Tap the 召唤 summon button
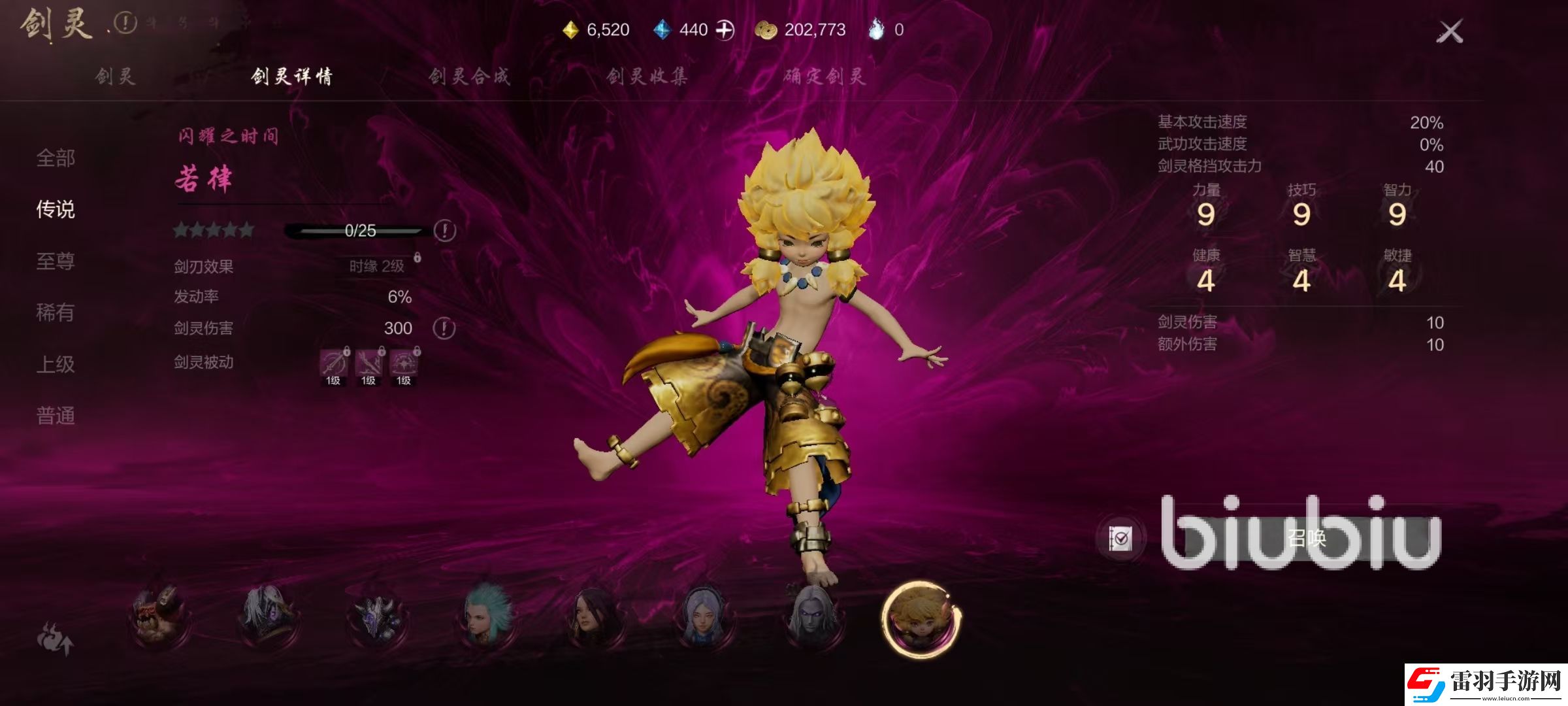The width and height of the screenshot is (1568, 706). pyautogui.click(x=1305, y=539)
